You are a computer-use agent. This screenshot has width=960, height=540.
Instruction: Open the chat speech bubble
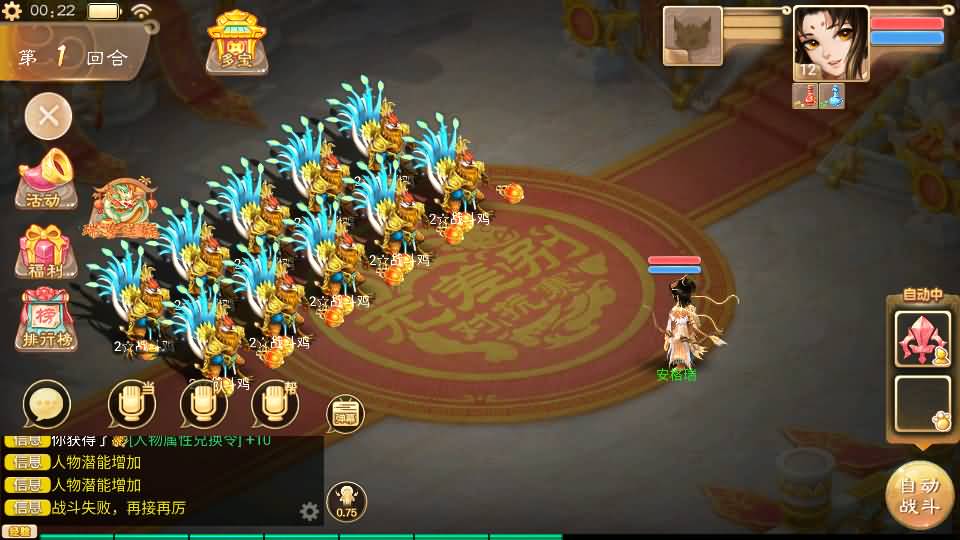click(47, 404)
